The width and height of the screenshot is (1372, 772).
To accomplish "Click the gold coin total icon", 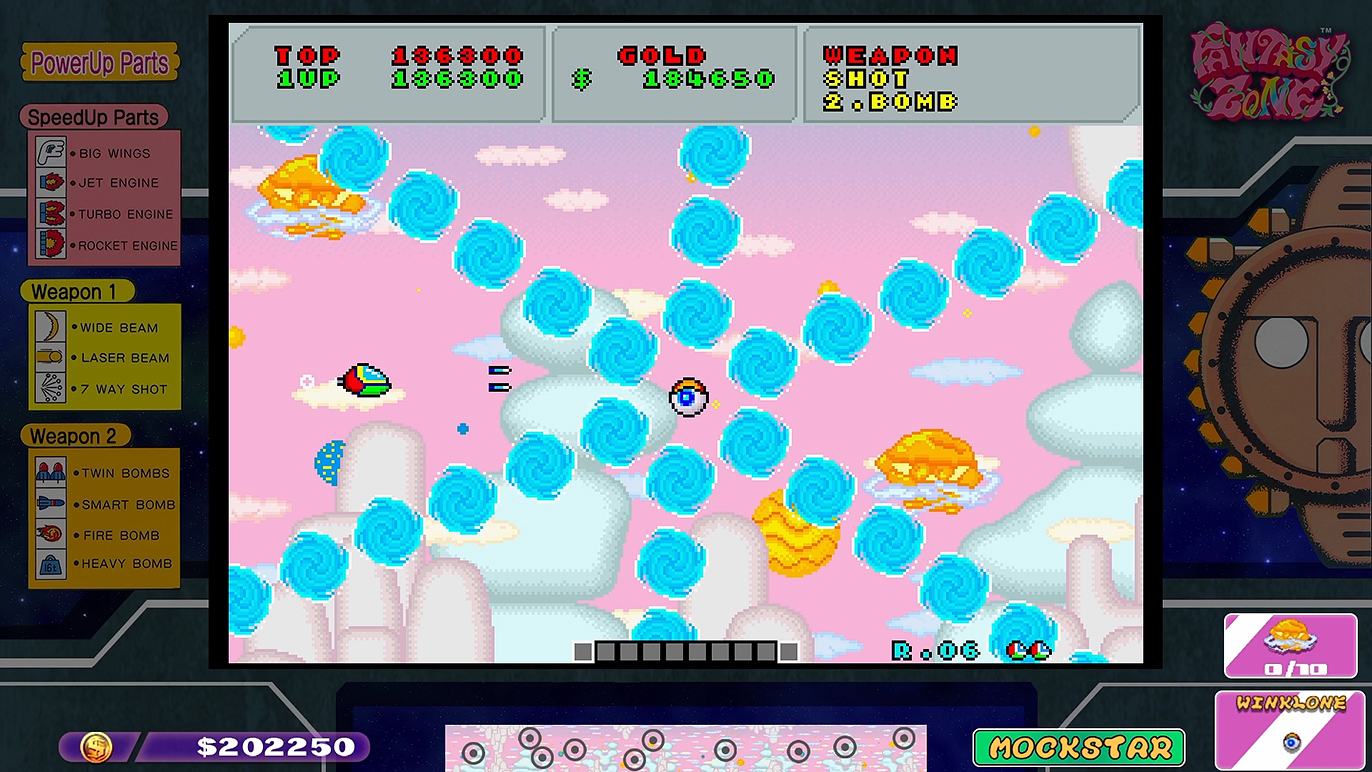I will click(96, 746).
